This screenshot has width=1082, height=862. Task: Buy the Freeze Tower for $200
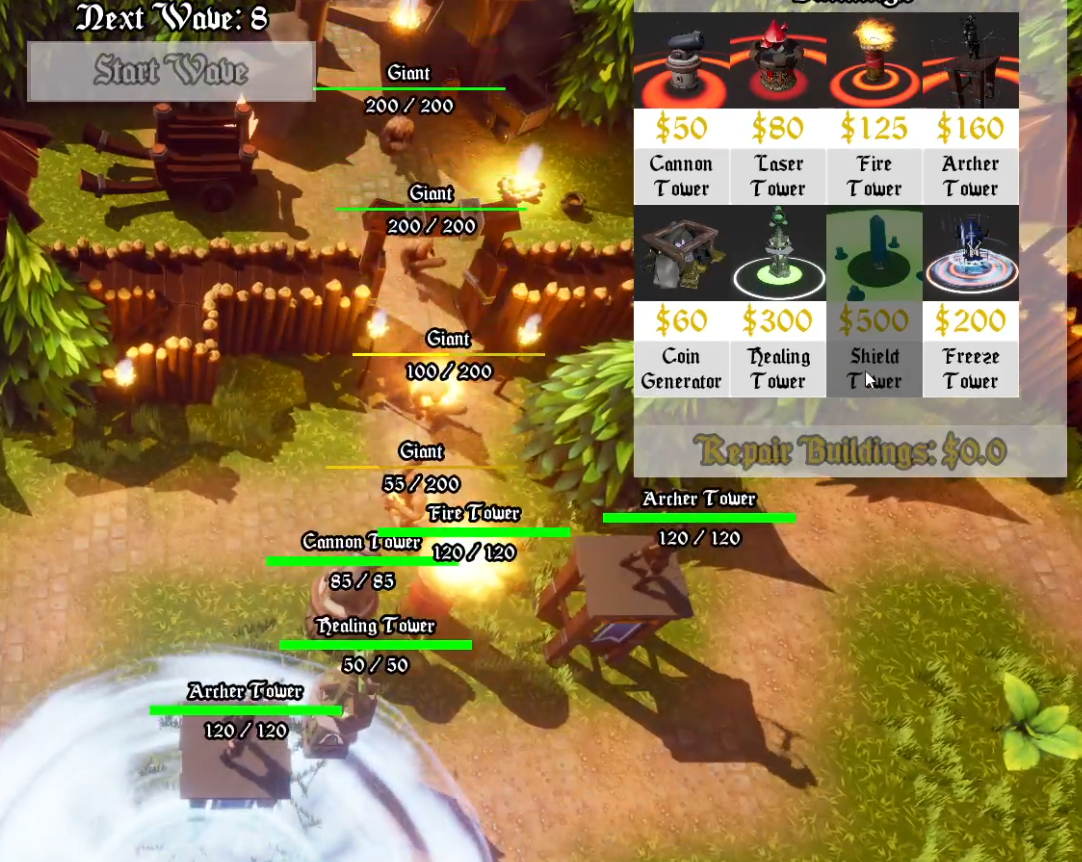click(970, 302)
